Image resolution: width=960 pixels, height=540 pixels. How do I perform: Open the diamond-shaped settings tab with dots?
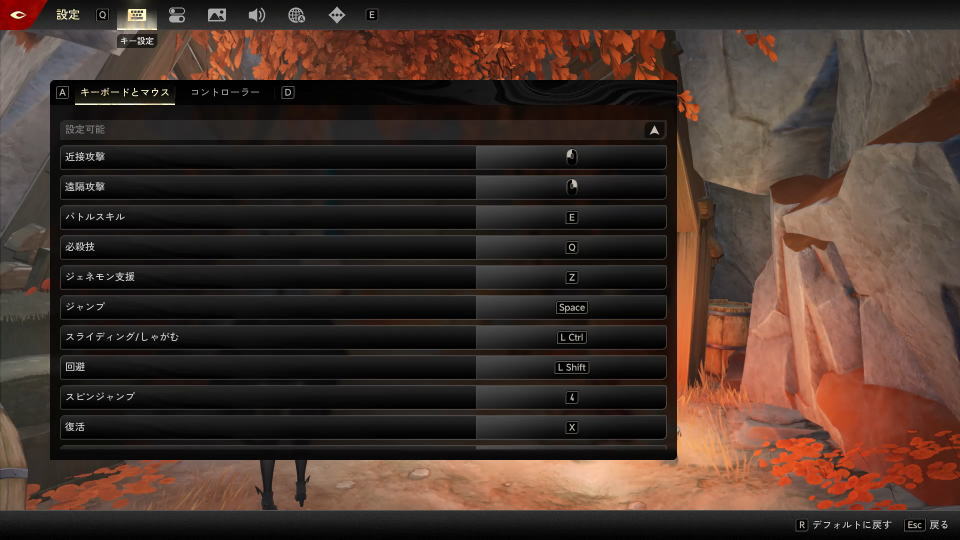337,15
